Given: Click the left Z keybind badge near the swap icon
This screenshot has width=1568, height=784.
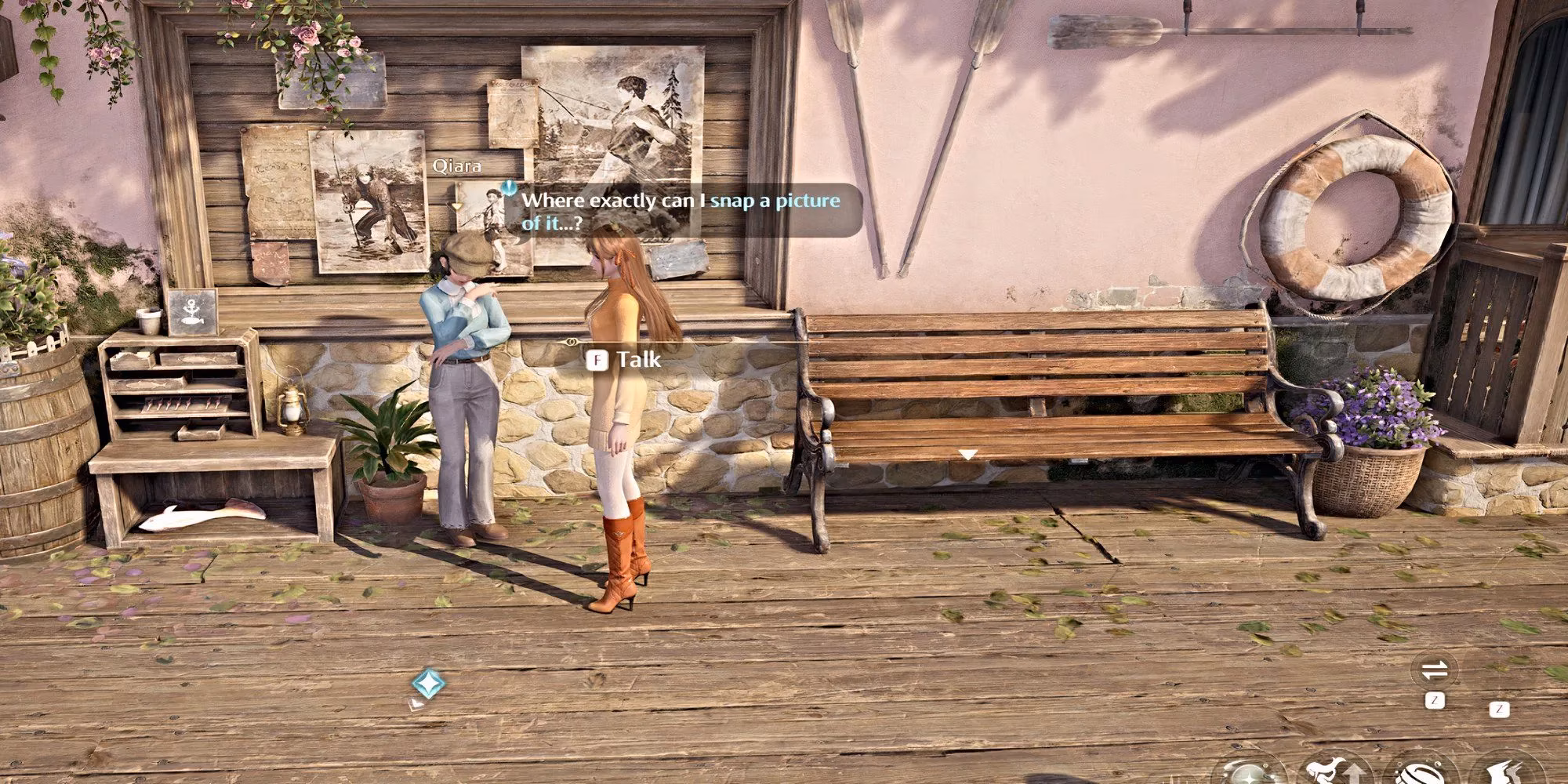Looking at the screenshot, I should click(x=1436, y=699).
